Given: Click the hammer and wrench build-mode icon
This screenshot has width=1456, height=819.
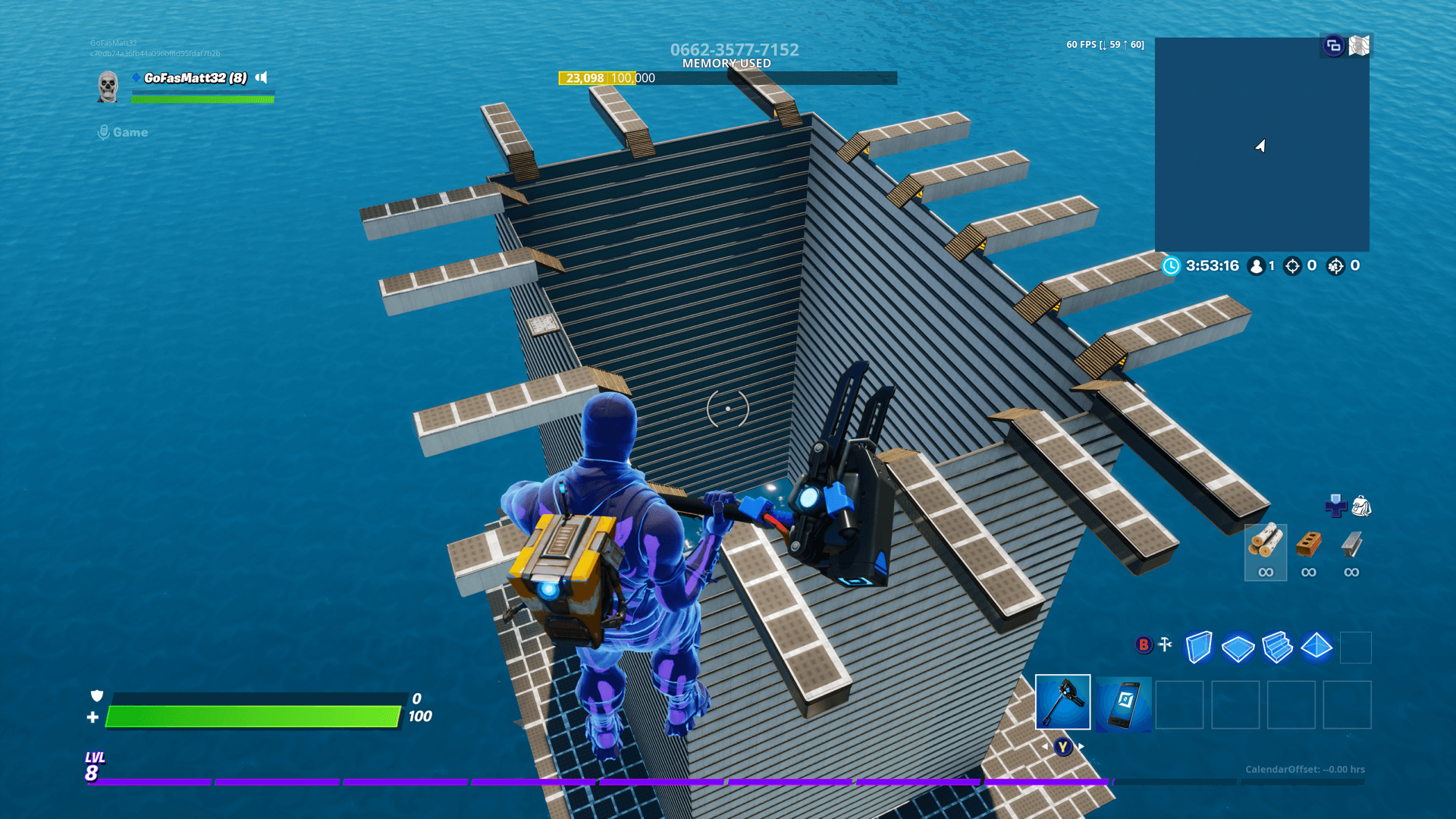Looking at the screenshot, I should (x=1166, y=645).
